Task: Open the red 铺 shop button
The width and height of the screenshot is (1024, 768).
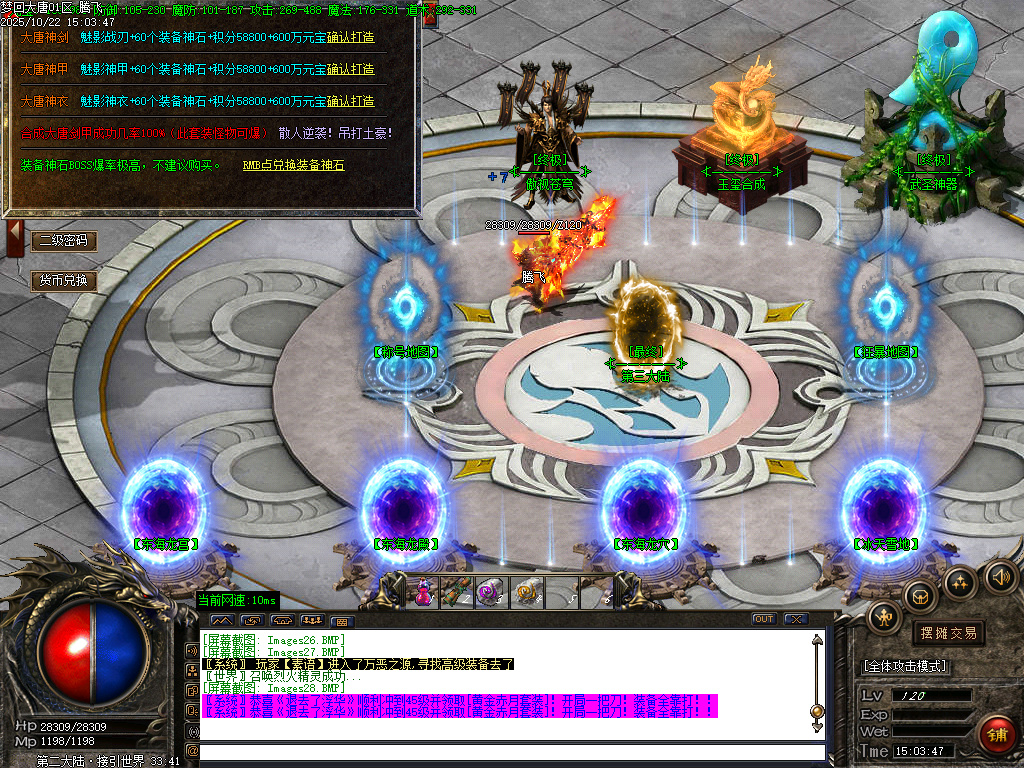Action: [996, 735]
